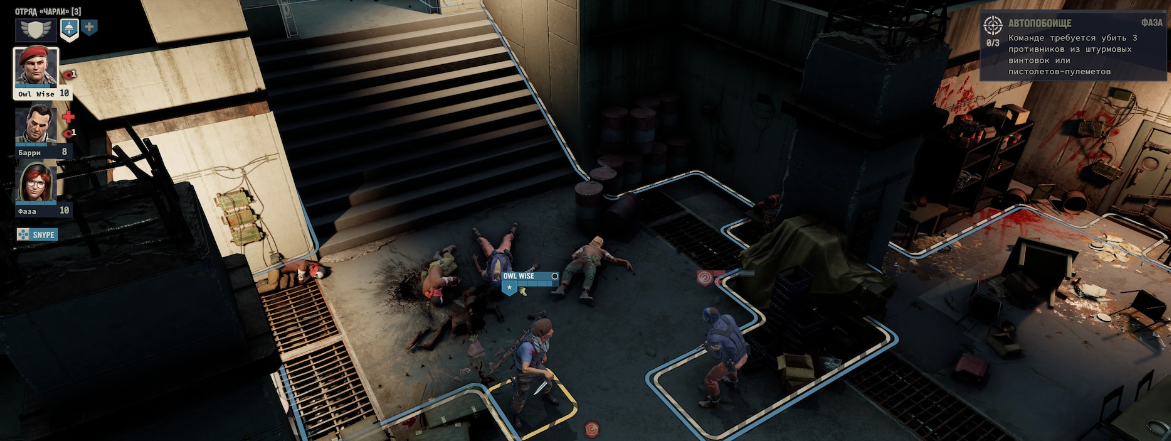Select Фаза's squad portrait
Image resolution: width=1171 pixels, height=441 pixels.
[36, 183]
